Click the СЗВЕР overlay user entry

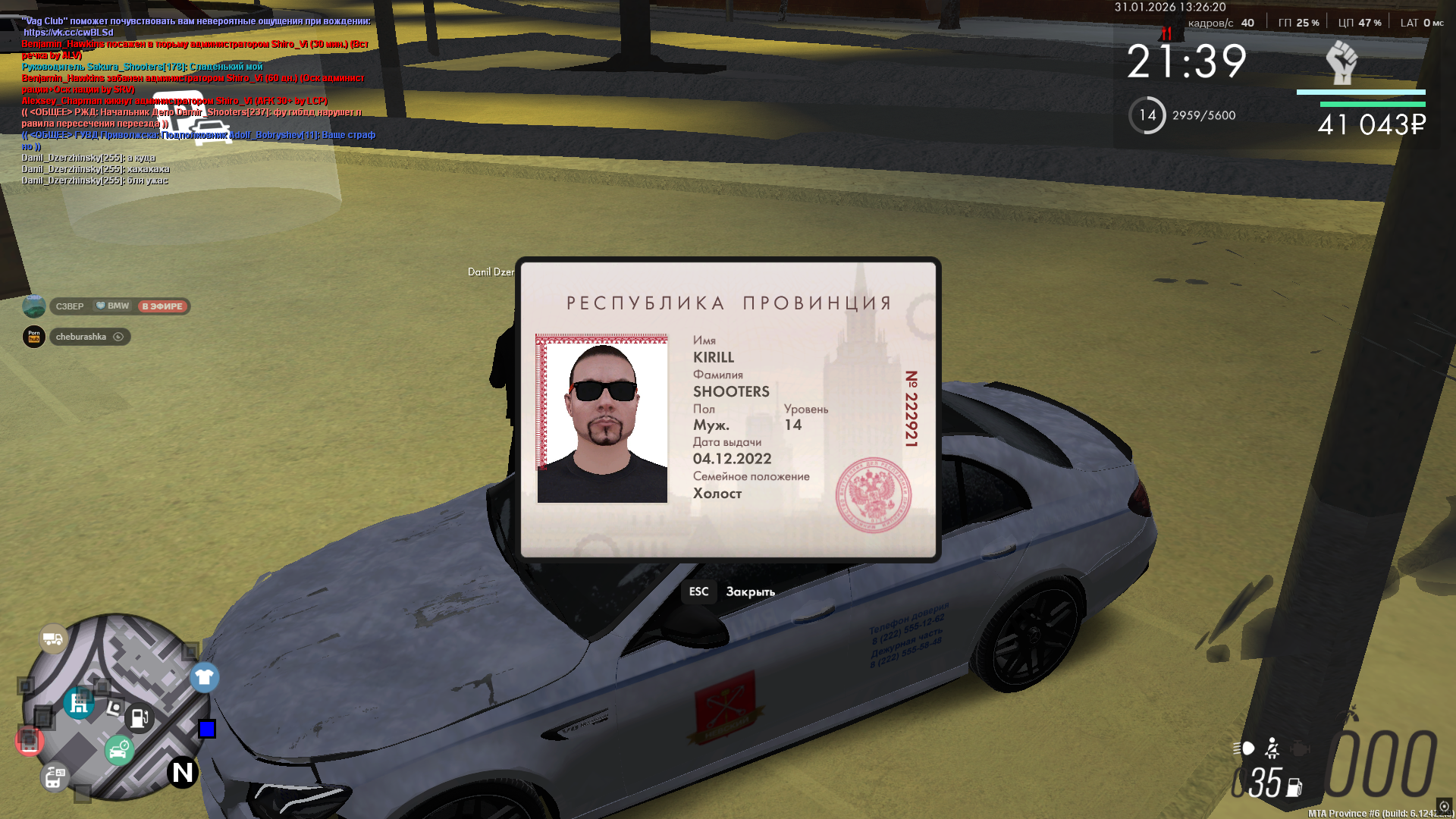click(70, 306)
